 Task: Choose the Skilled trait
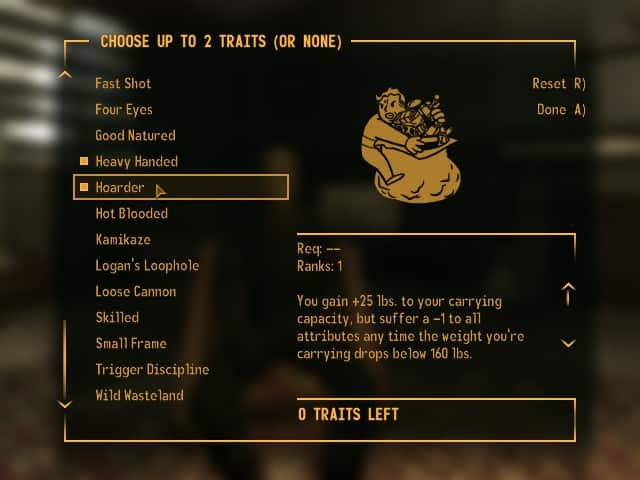[117, 317]
